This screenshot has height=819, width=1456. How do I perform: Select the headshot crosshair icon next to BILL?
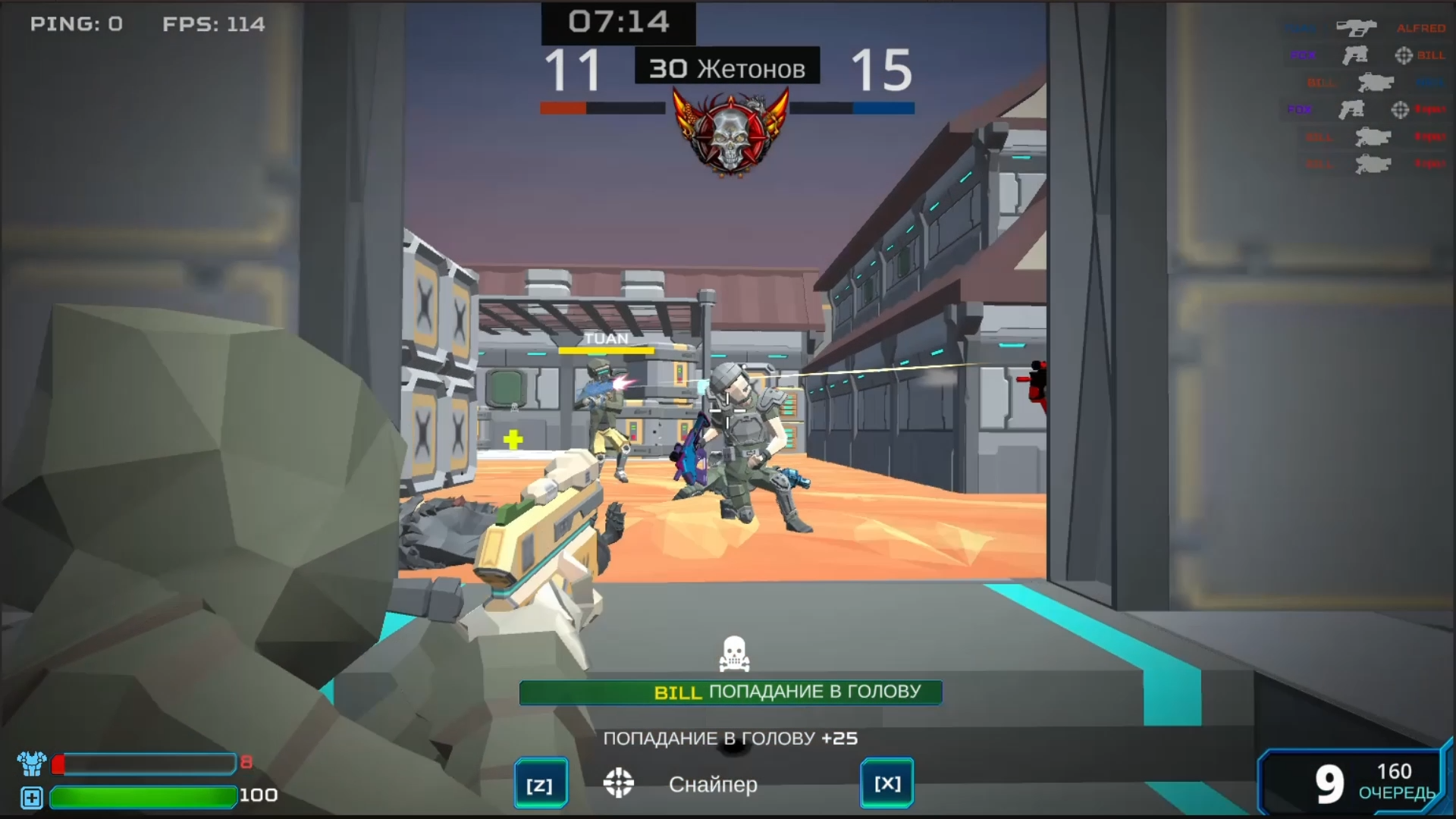[x=1404, y=55]
